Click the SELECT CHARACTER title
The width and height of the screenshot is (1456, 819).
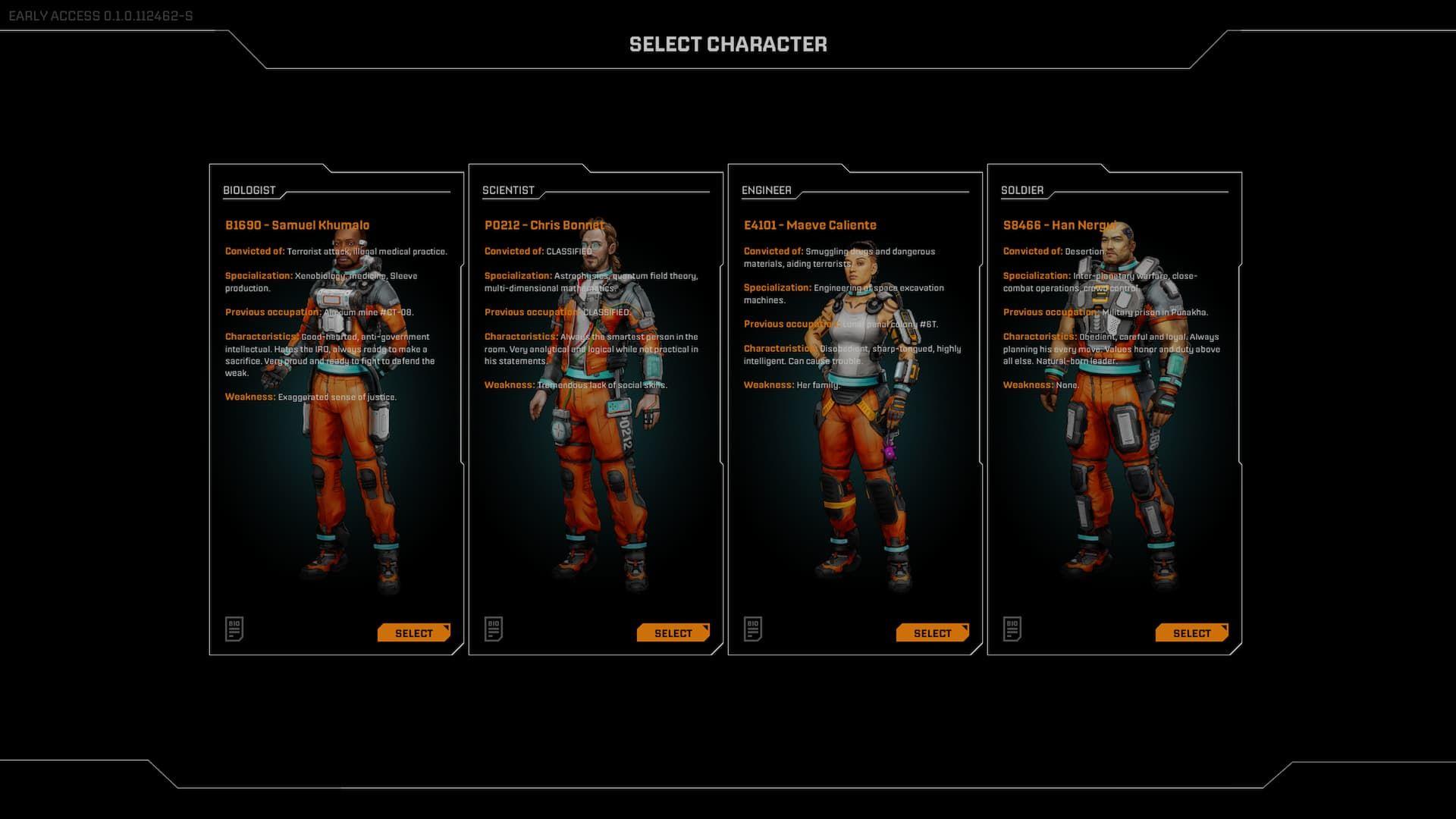[x=727, y=44]
